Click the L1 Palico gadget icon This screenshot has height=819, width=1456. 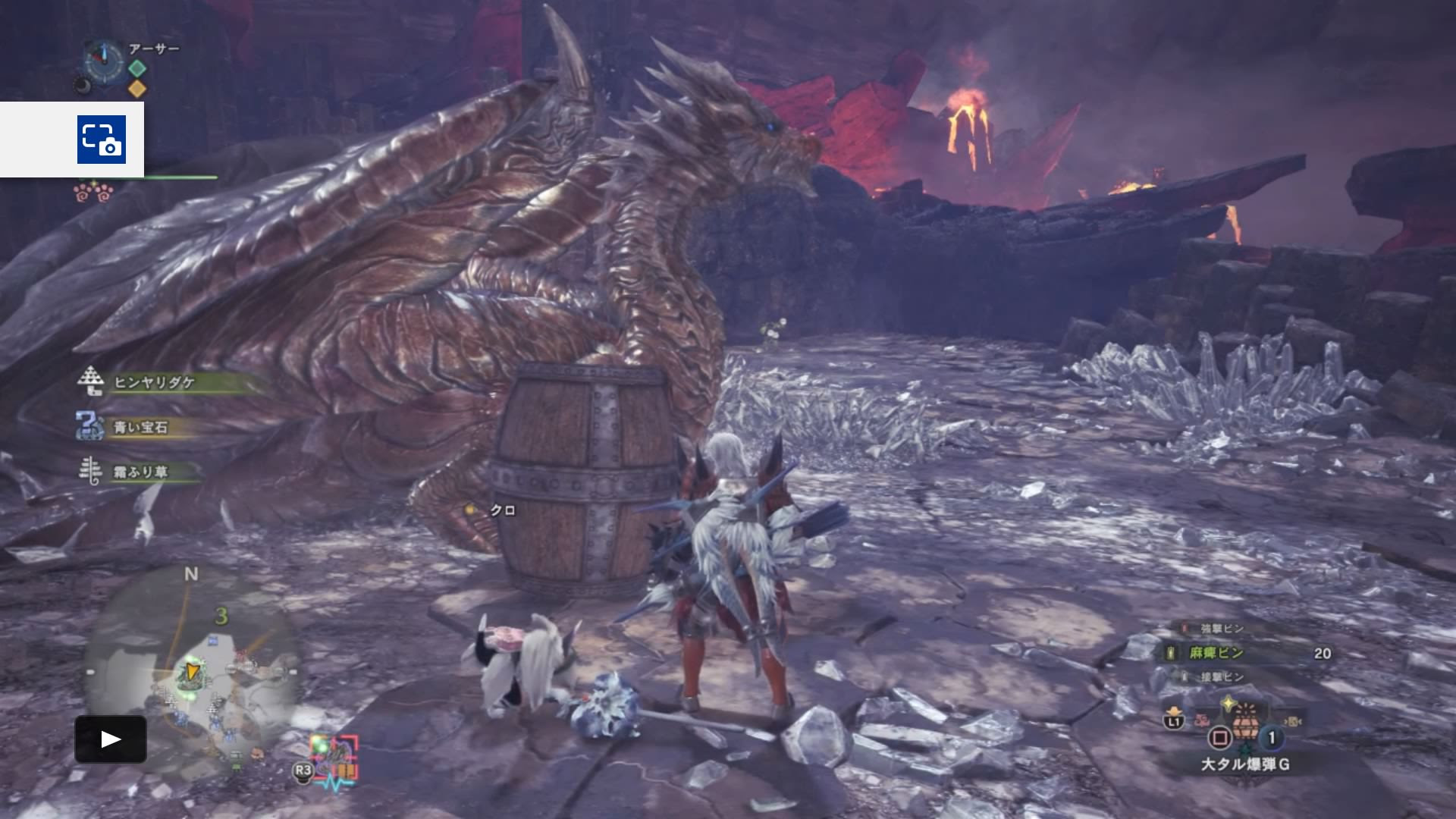1174,721
